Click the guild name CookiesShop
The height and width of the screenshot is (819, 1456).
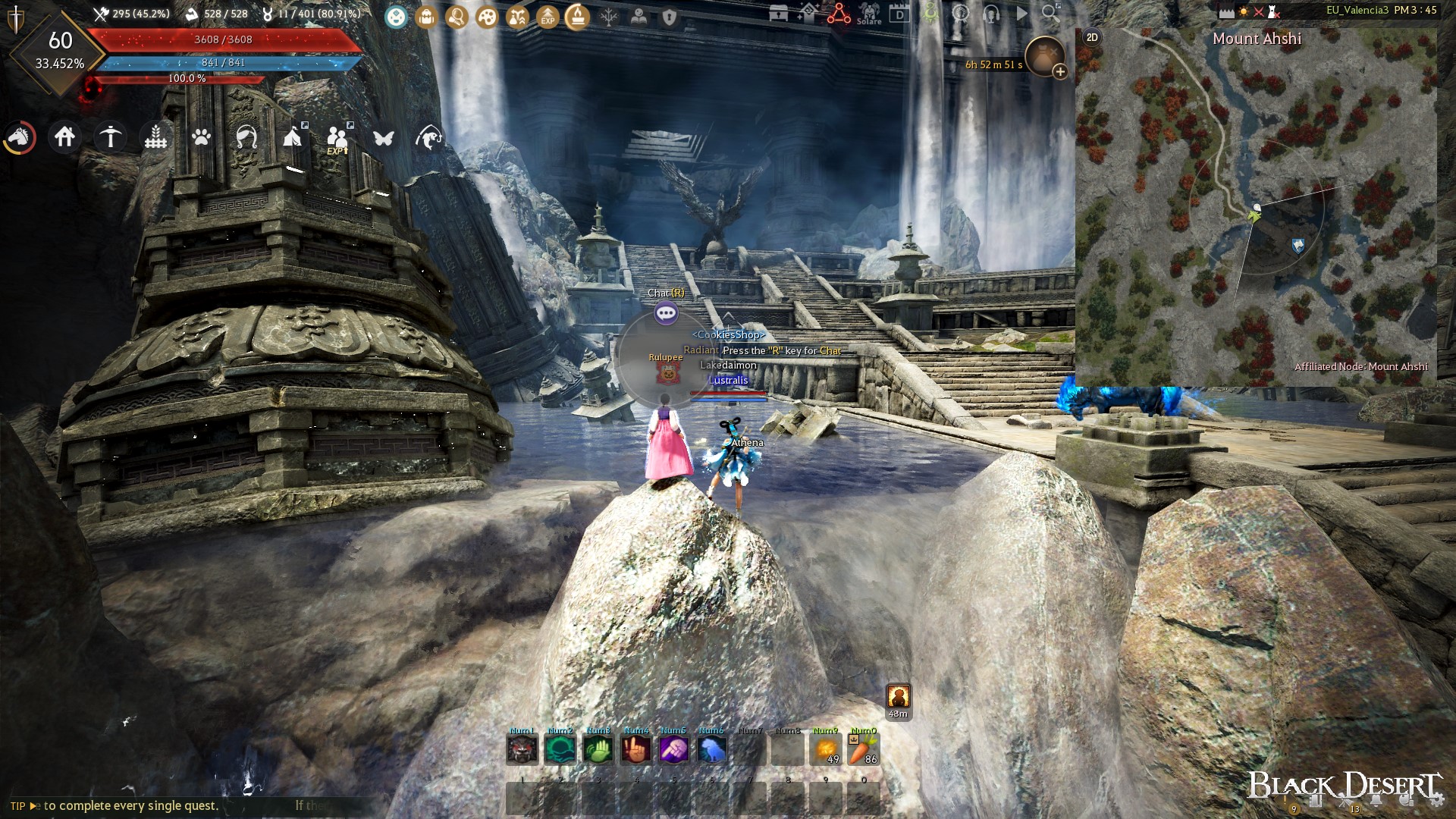tap(728, 334)
